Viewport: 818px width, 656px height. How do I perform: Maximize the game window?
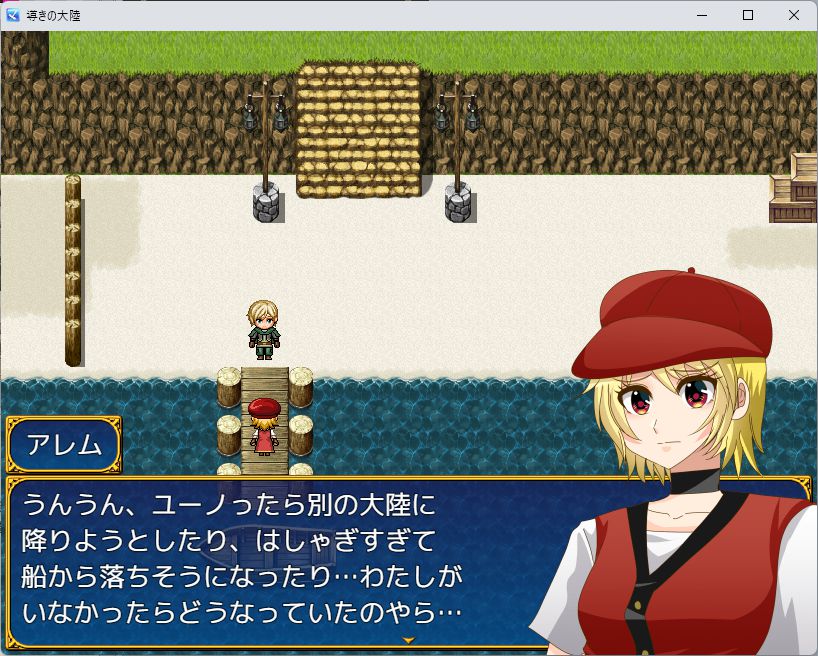pyautogui.click(x=747, y=15)
